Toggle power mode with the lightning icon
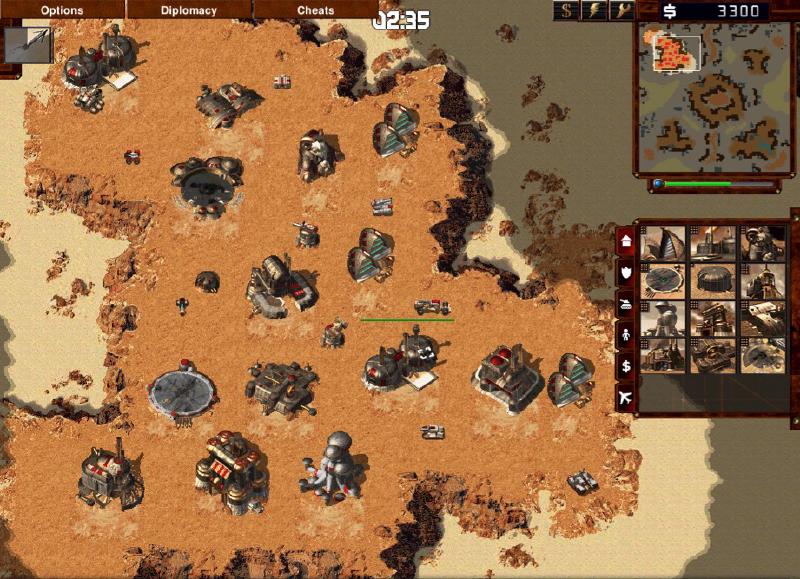The width and height of the screenshot is (800, 579). [x=595, y=11]
